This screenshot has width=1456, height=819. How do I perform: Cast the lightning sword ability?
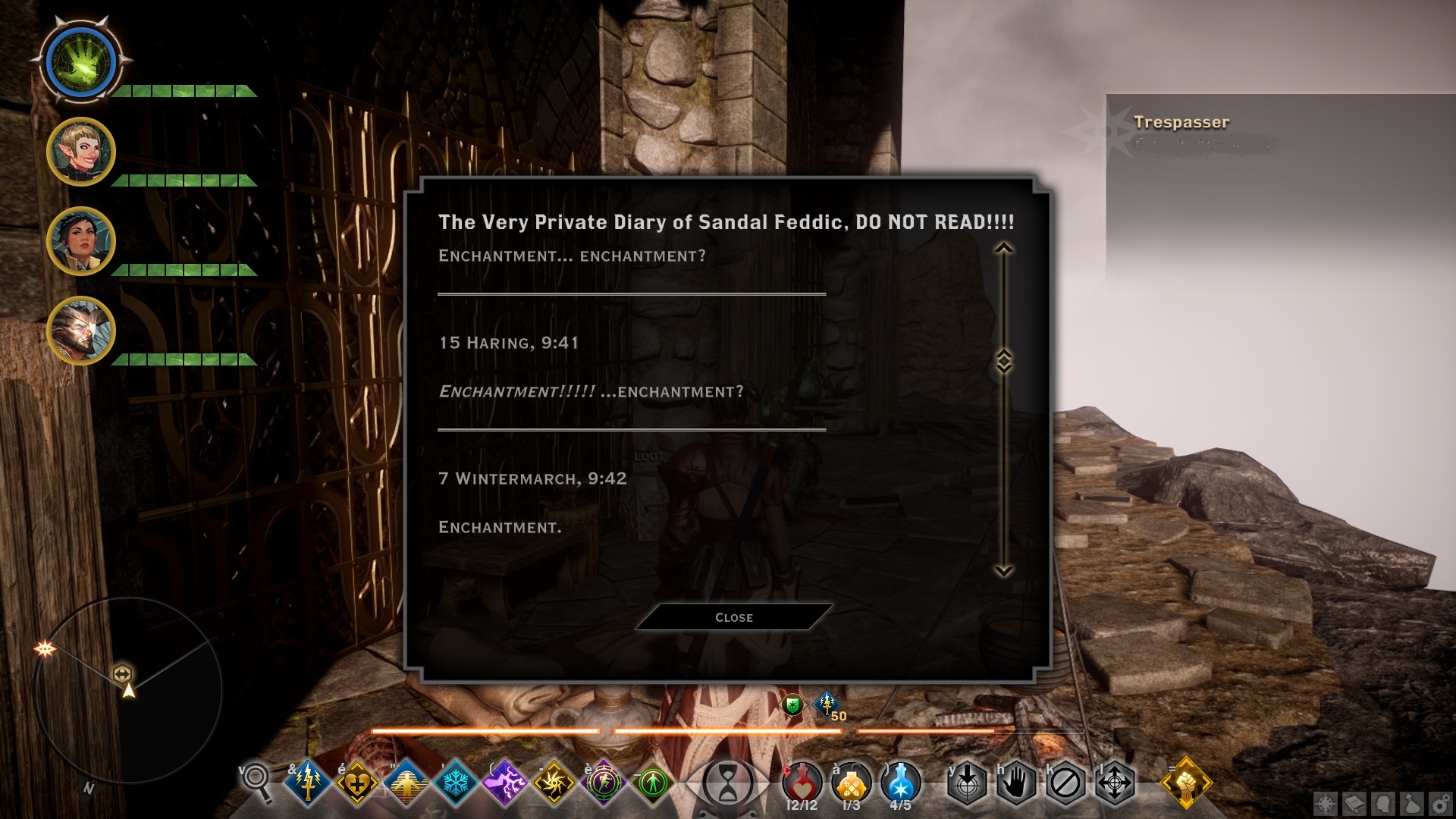pyautogui.click(x=308, y=783)
